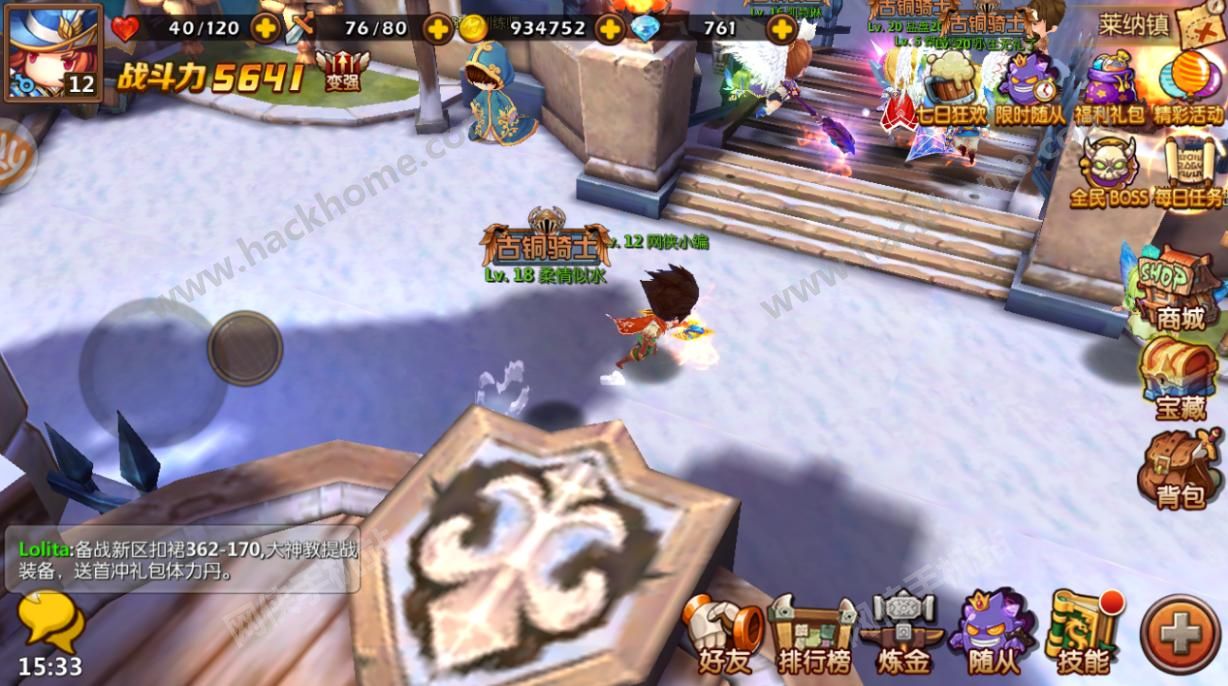Open the 七日狂欢 event
1228x686 pixels.
951,88
